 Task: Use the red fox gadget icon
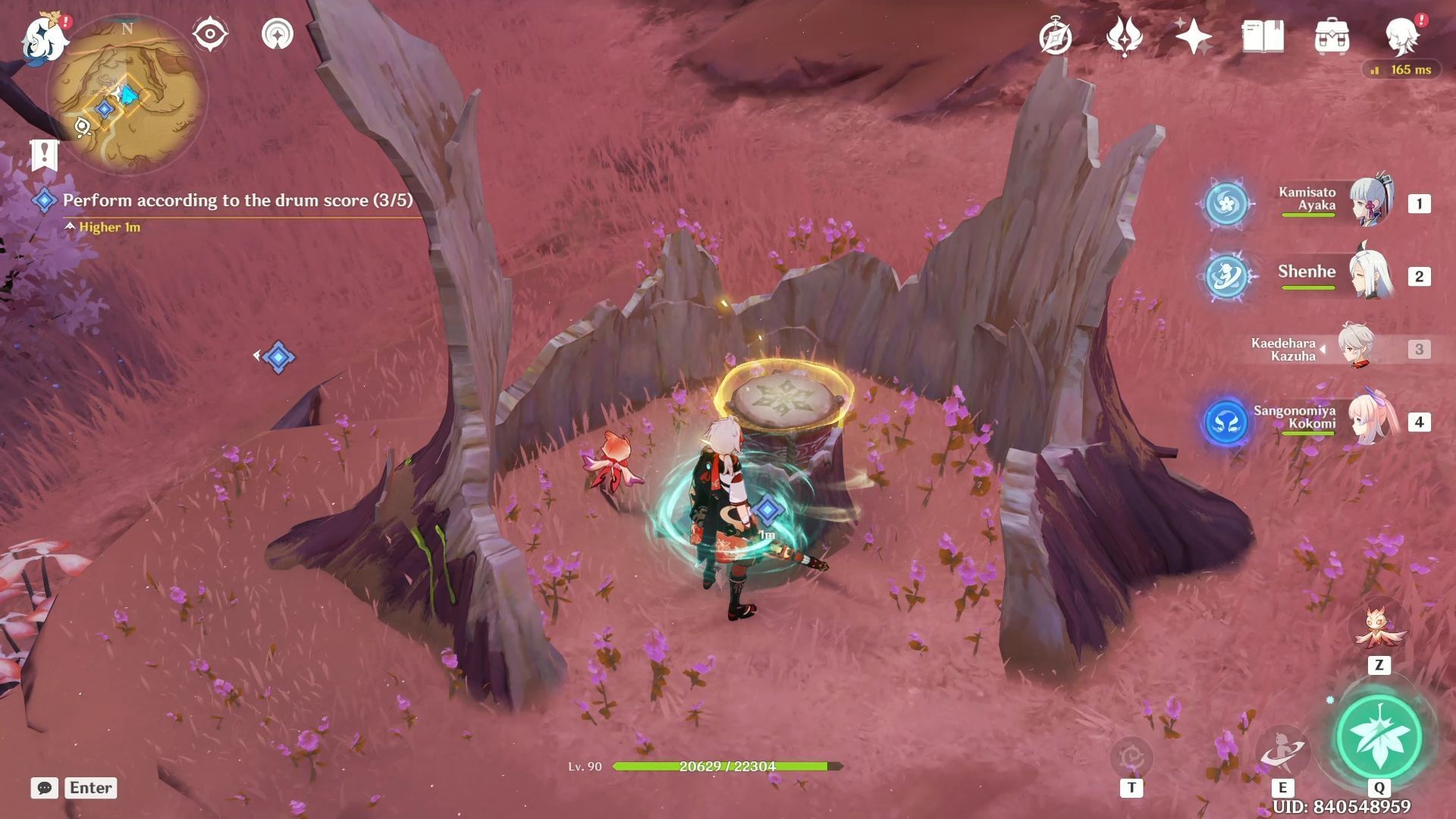[x=1379, y=628]
